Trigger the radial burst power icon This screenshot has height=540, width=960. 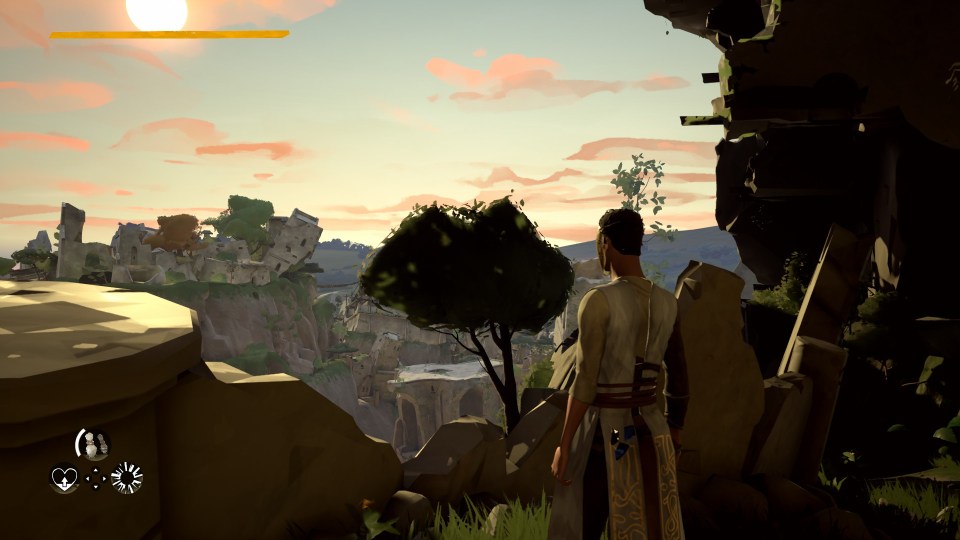[127, 478]
